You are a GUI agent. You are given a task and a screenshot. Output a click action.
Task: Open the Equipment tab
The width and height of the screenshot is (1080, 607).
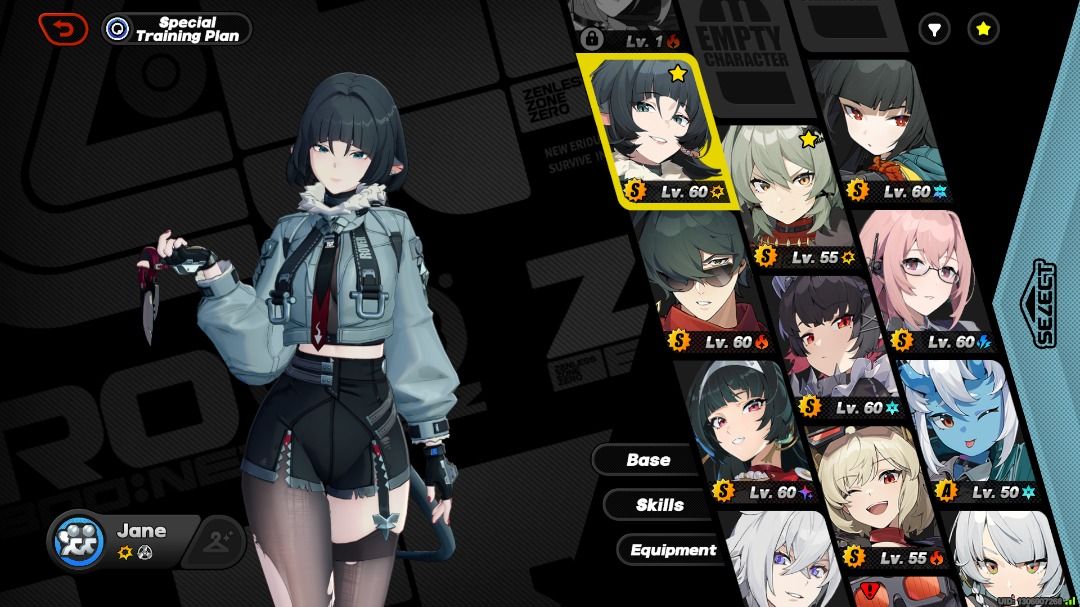pyautogui.click(x=672, y=550)
